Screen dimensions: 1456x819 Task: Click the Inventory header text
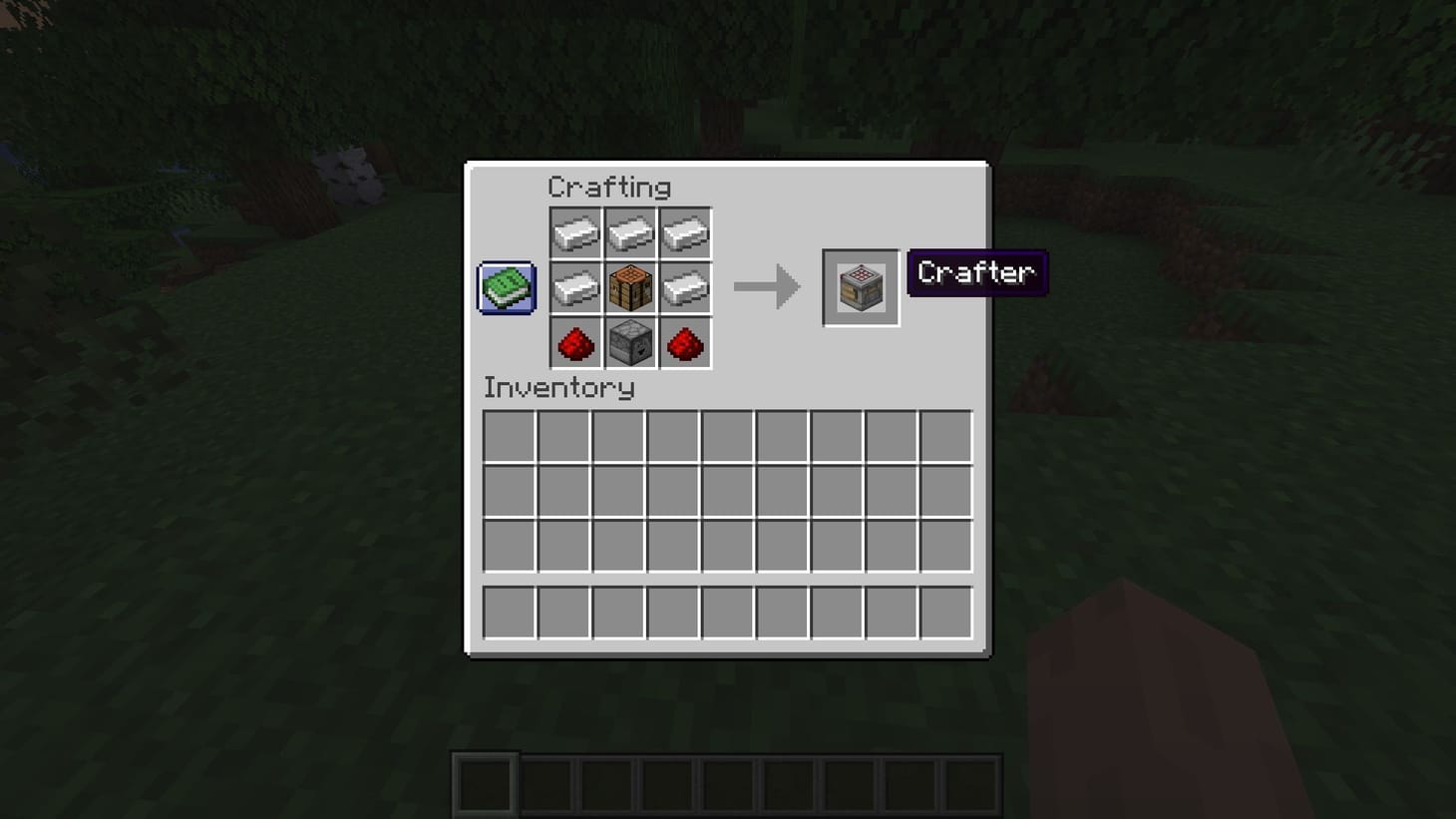coord(558,388)
